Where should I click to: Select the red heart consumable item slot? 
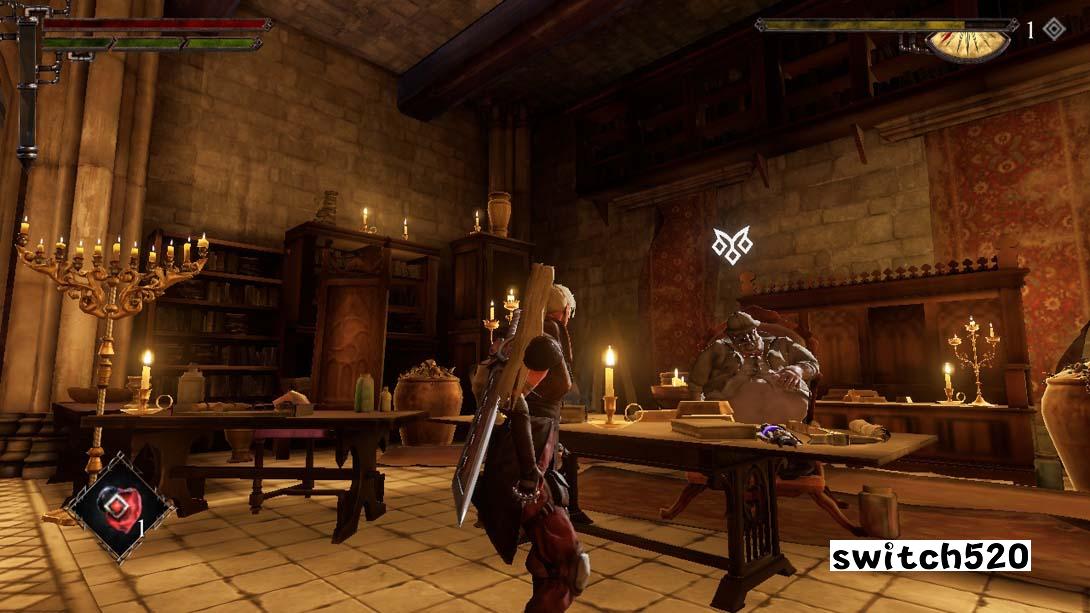(119, 506)
